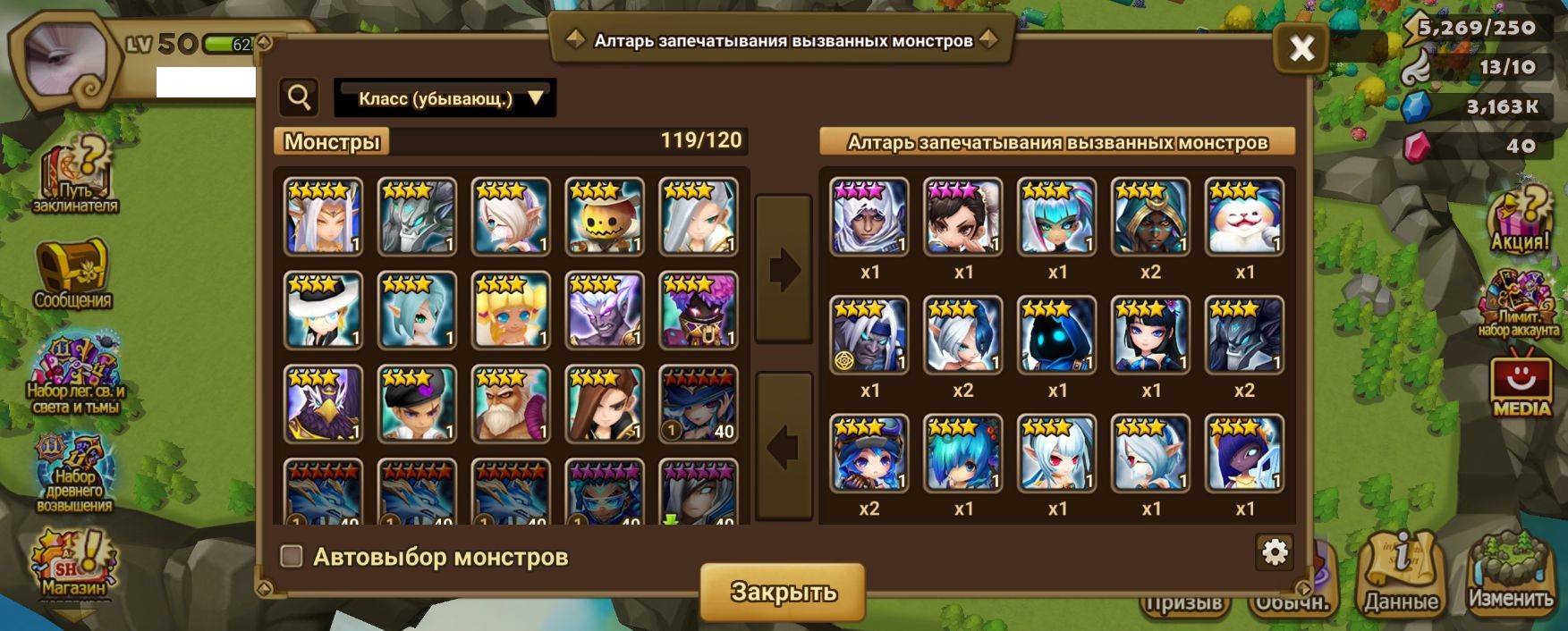Open altar settings gear

pos(1274,552)
